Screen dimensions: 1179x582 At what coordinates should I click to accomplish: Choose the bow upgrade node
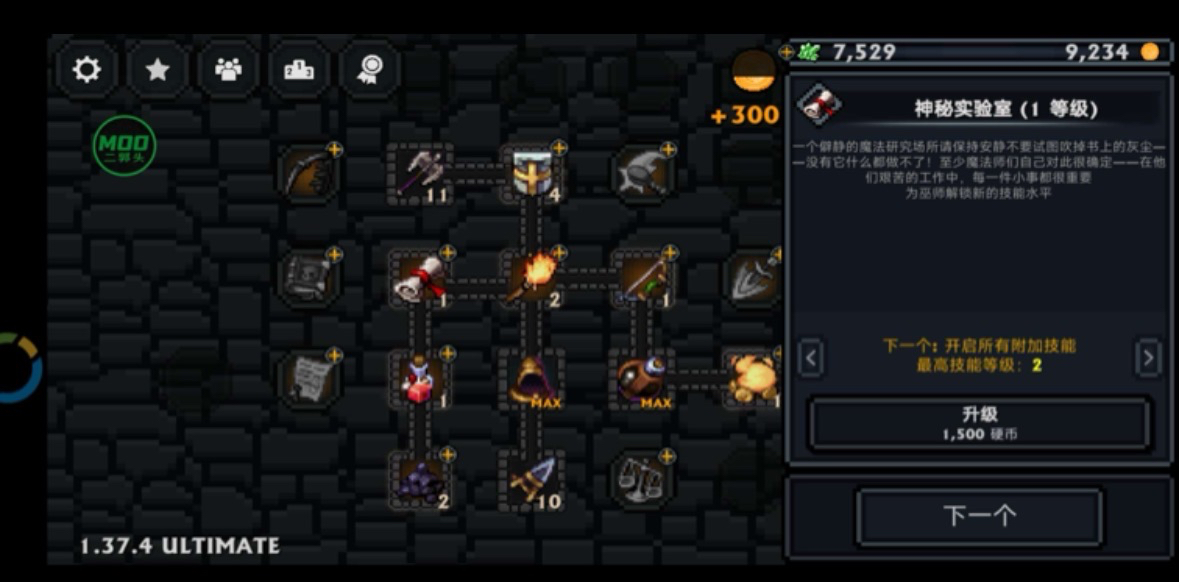pyautogui.click(x=308, y=174)
